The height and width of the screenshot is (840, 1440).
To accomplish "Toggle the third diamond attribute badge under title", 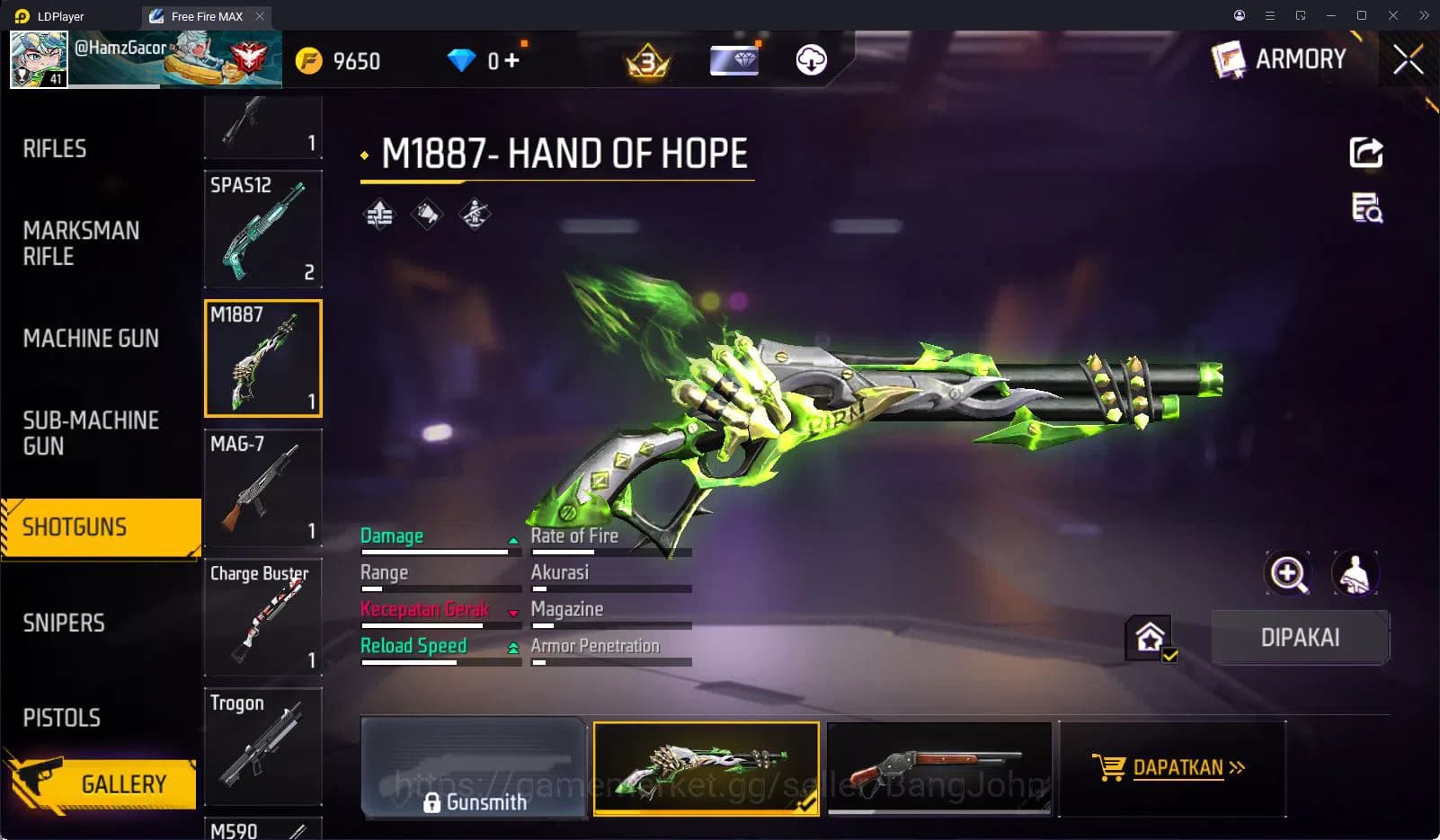I will click(x=475, y=214).
